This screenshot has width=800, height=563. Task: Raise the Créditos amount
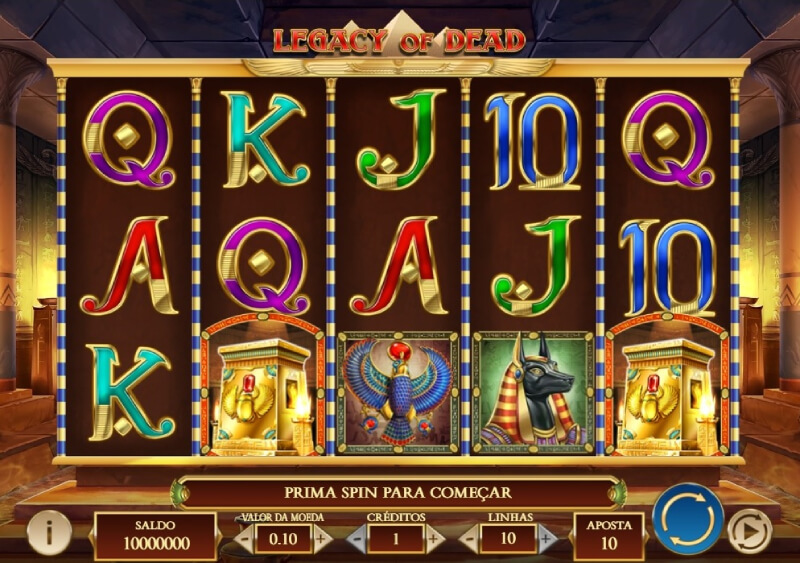pyautogui.click(x=434, y=538)
